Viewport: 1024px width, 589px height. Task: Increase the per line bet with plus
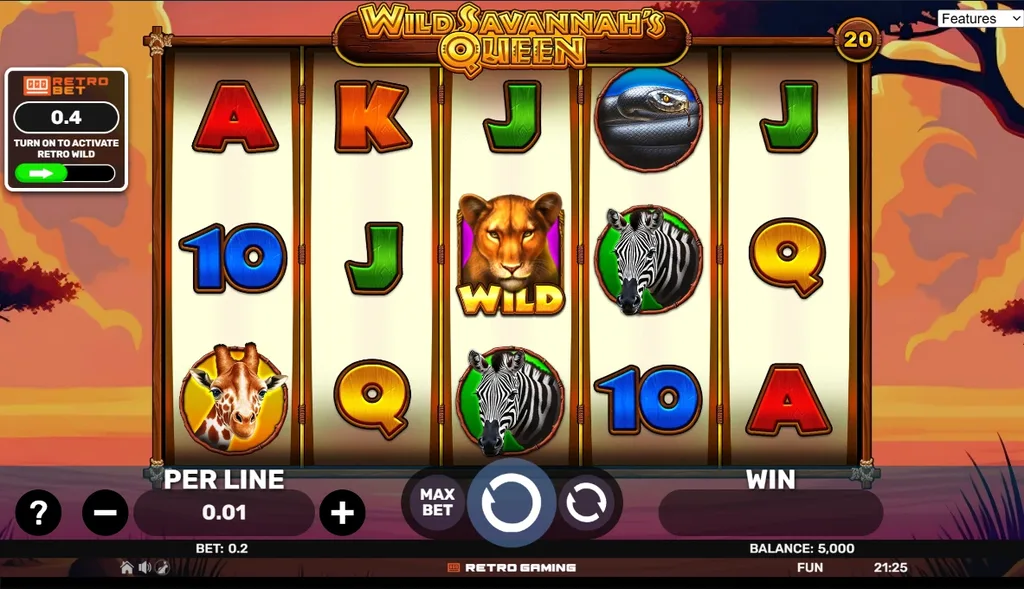[342, 513]
